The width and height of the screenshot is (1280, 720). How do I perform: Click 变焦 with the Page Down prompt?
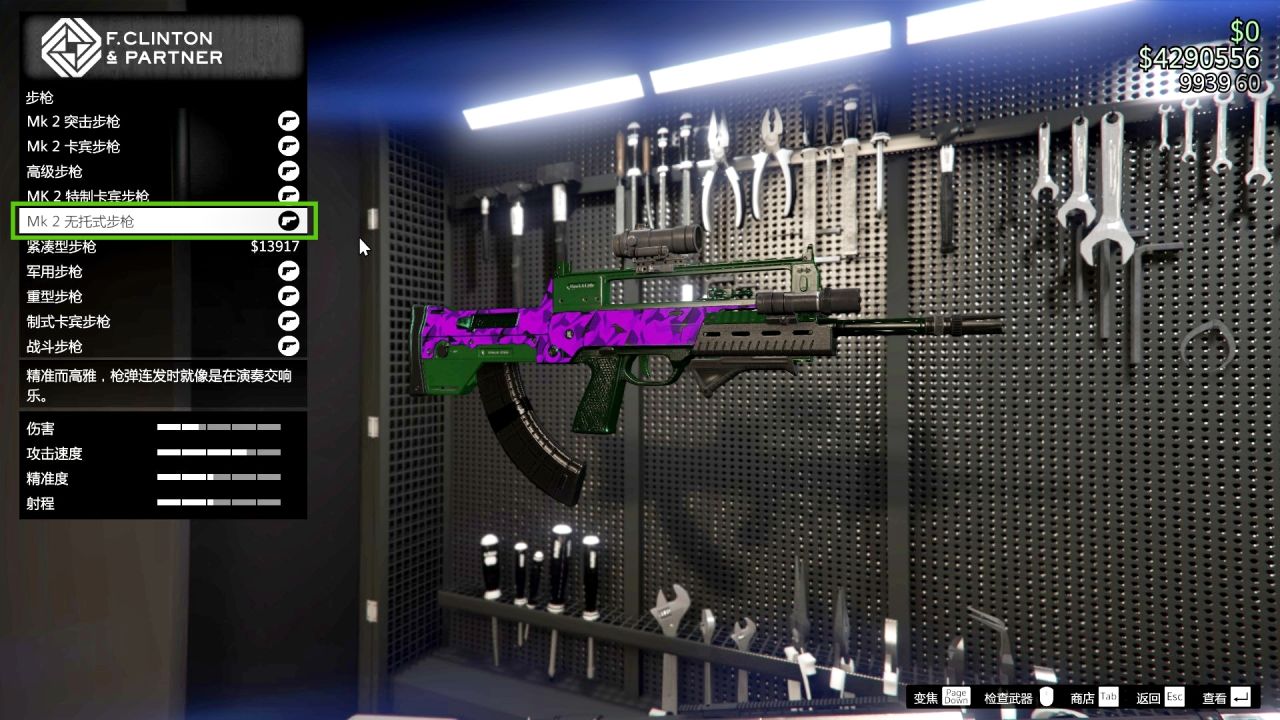point(930,696)
